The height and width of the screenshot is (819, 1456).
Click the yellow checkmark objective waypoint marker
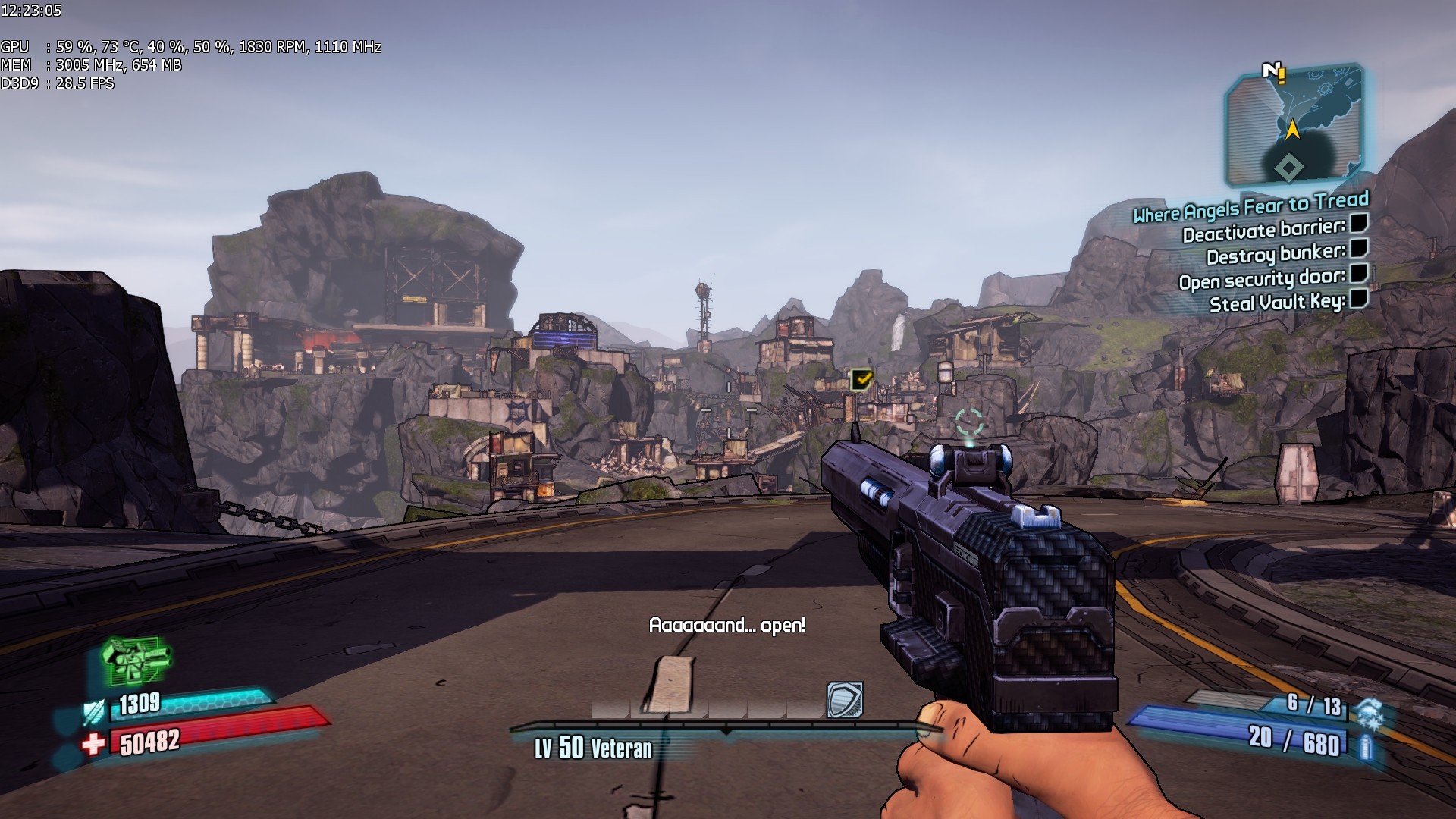862,378
